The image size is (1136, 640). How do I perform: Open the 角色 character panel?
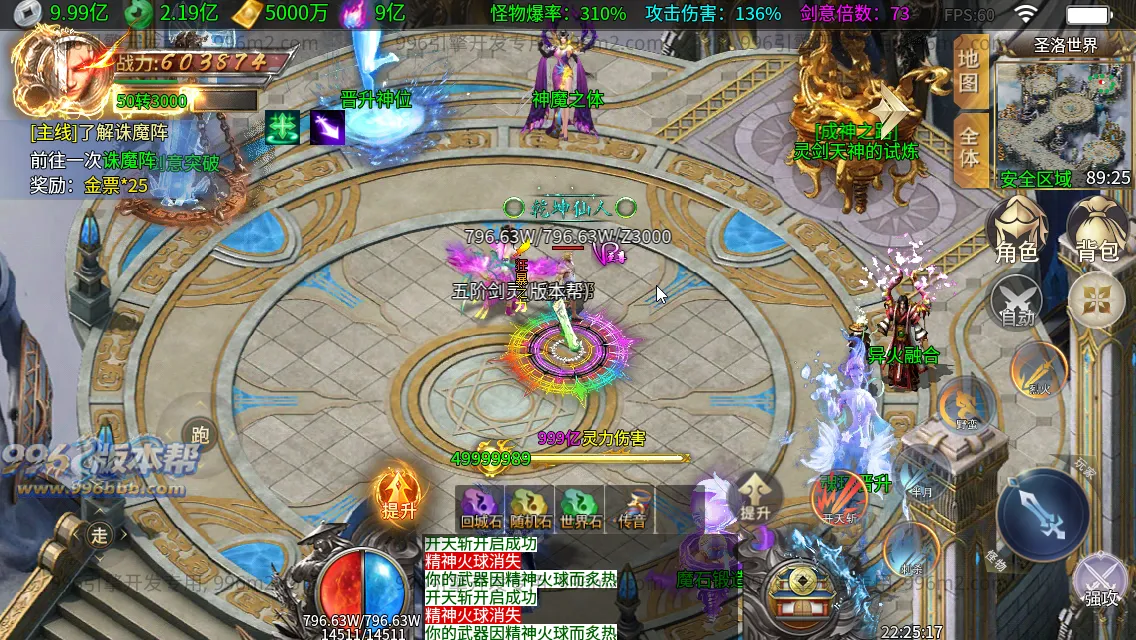(1018, 228)
